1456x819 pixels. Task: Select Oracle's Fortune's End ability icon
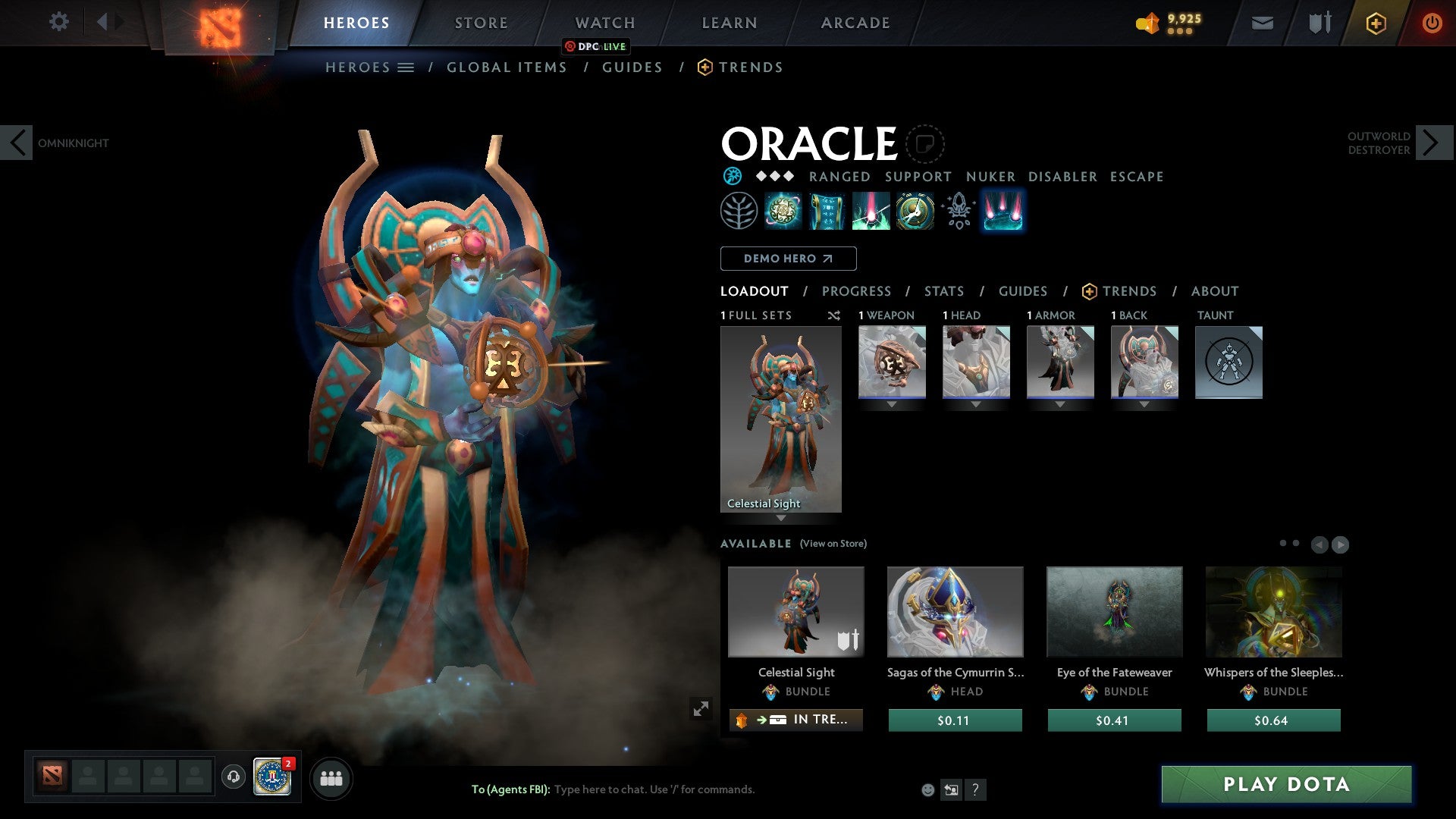[783, 211]
